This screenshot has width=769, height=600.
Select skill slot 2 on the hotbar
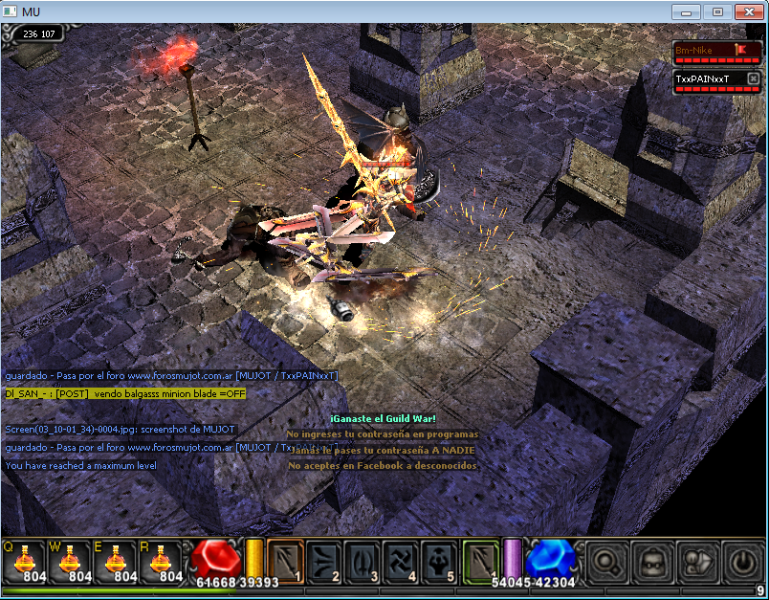pyautogui.click(x=324, y=561)
